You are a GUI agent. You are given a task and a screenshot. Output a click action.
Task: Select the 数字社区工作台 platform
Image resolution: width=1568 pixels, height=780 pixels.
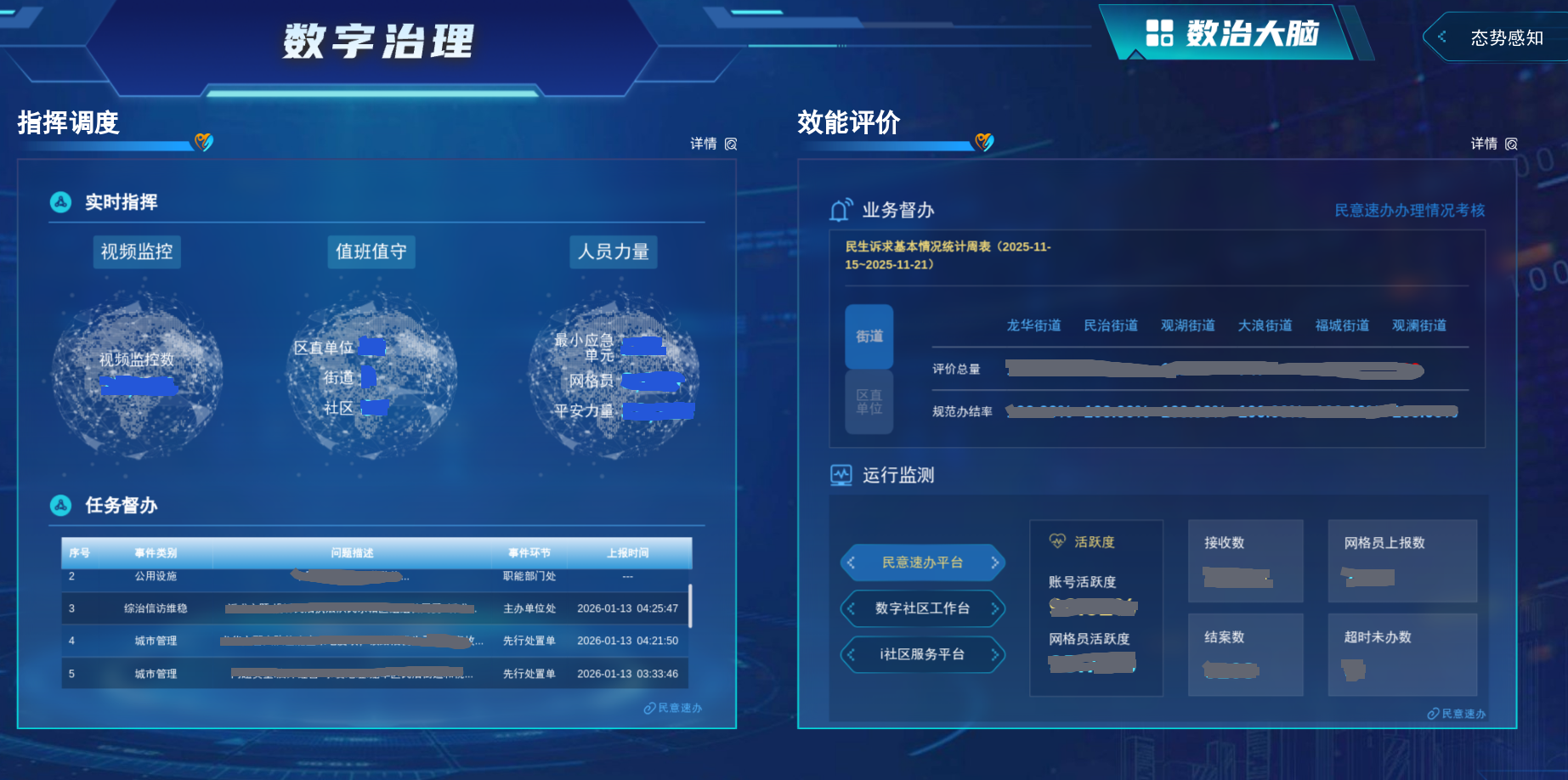point(922,608)
